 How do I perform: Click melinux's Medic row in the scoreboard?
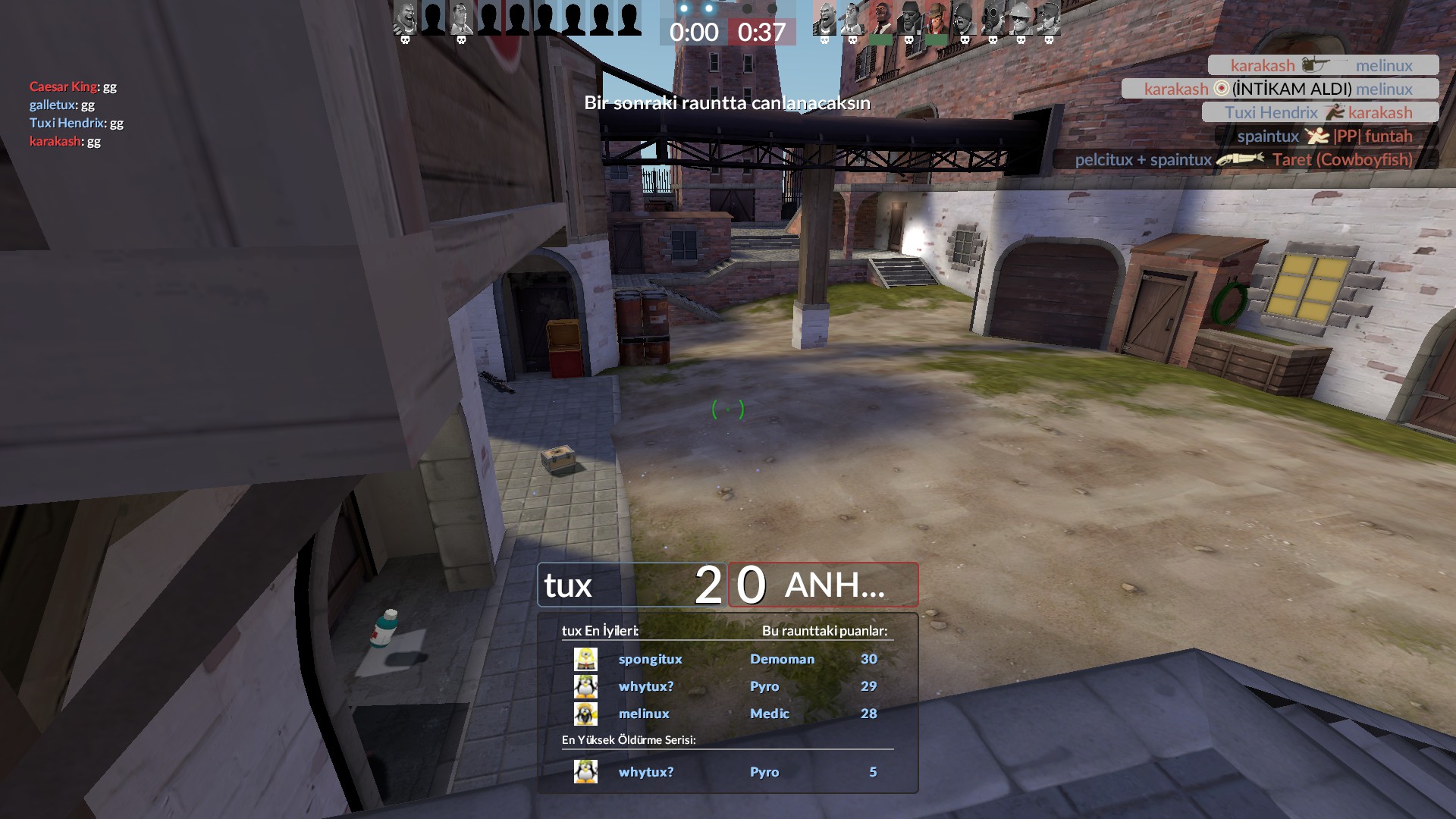click(726, 714)
